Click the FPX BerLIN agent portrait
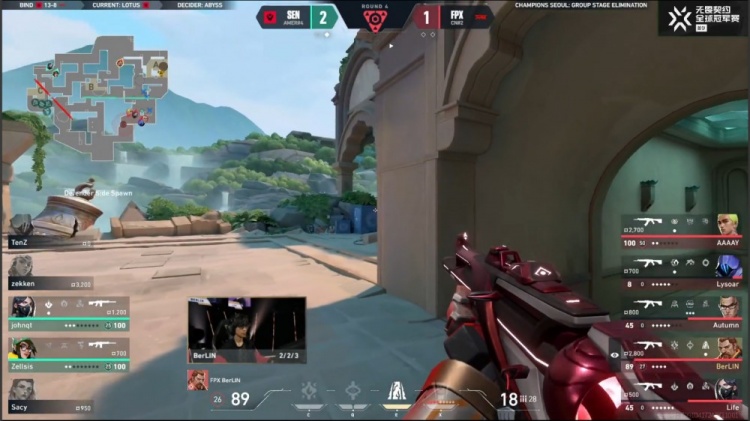 198,381
